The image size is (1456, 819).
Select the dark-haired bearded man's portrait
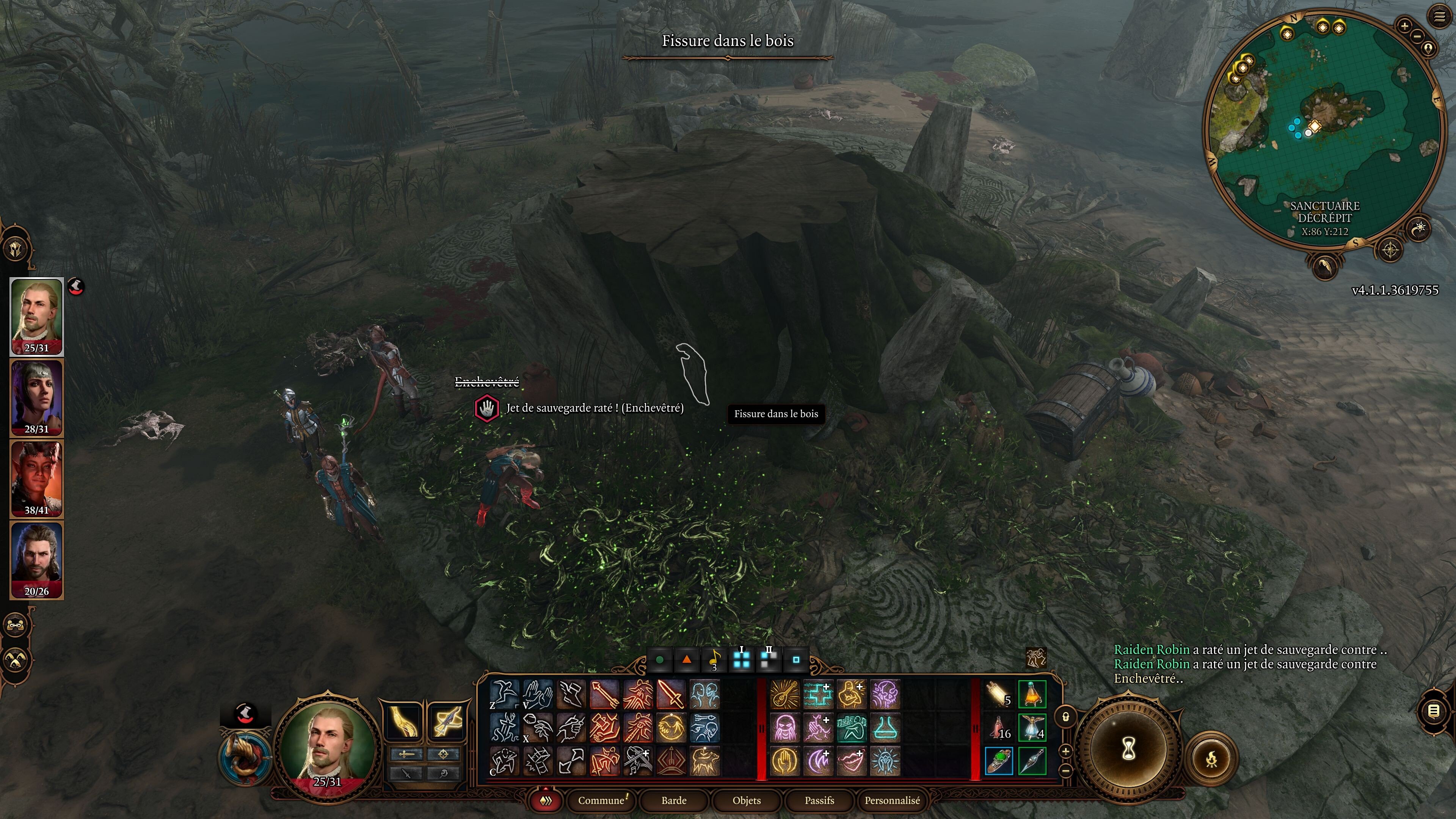pyautogui.click(x=37, y=560)
